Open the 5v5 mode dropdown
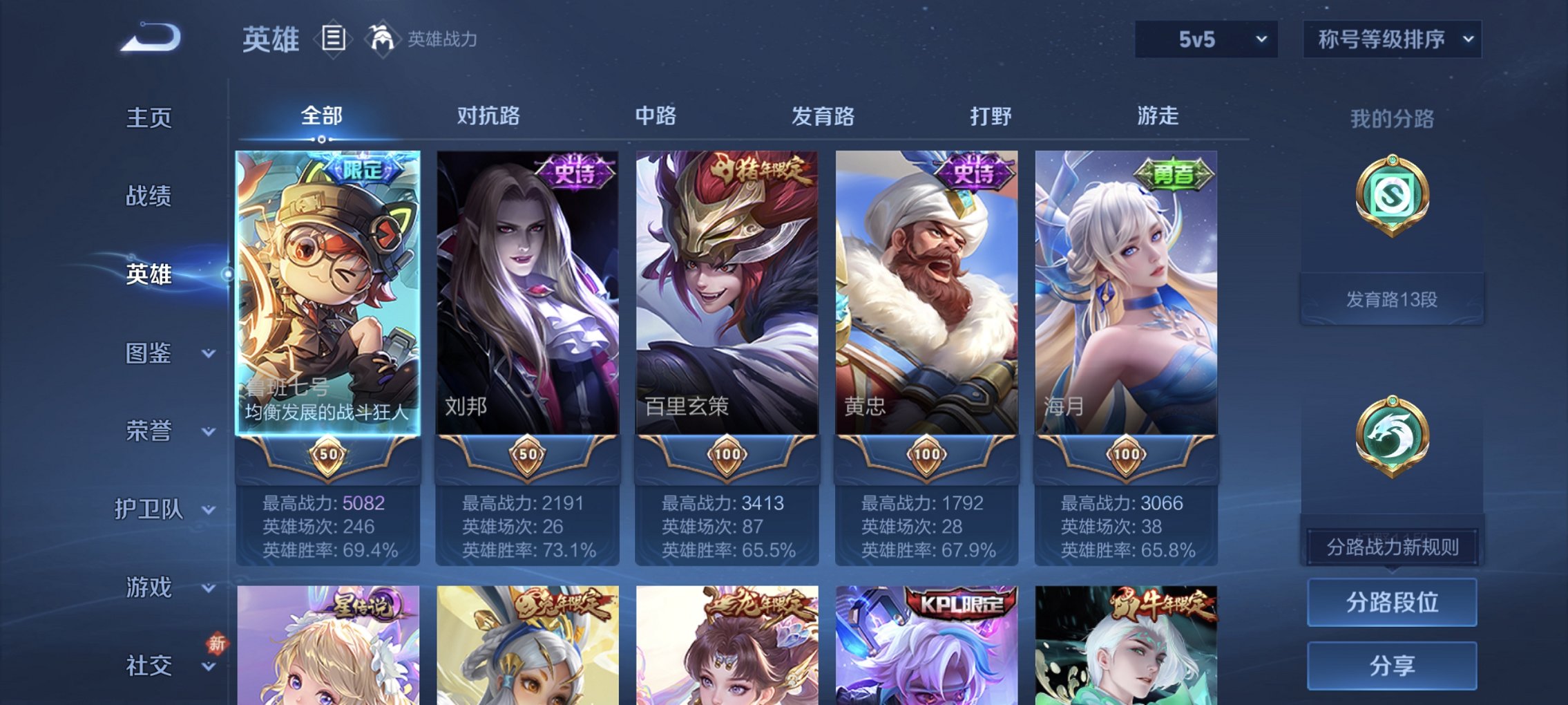The image size is (1568, 705). (x=1205, y=39)
